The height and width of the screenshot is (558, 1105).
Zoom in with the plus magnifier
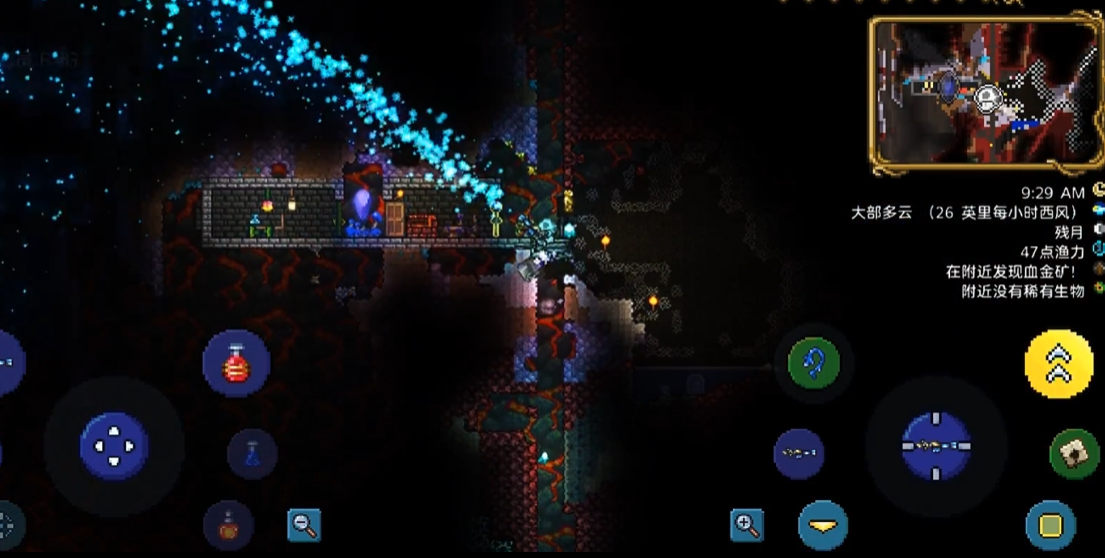[x=746, y=524]
